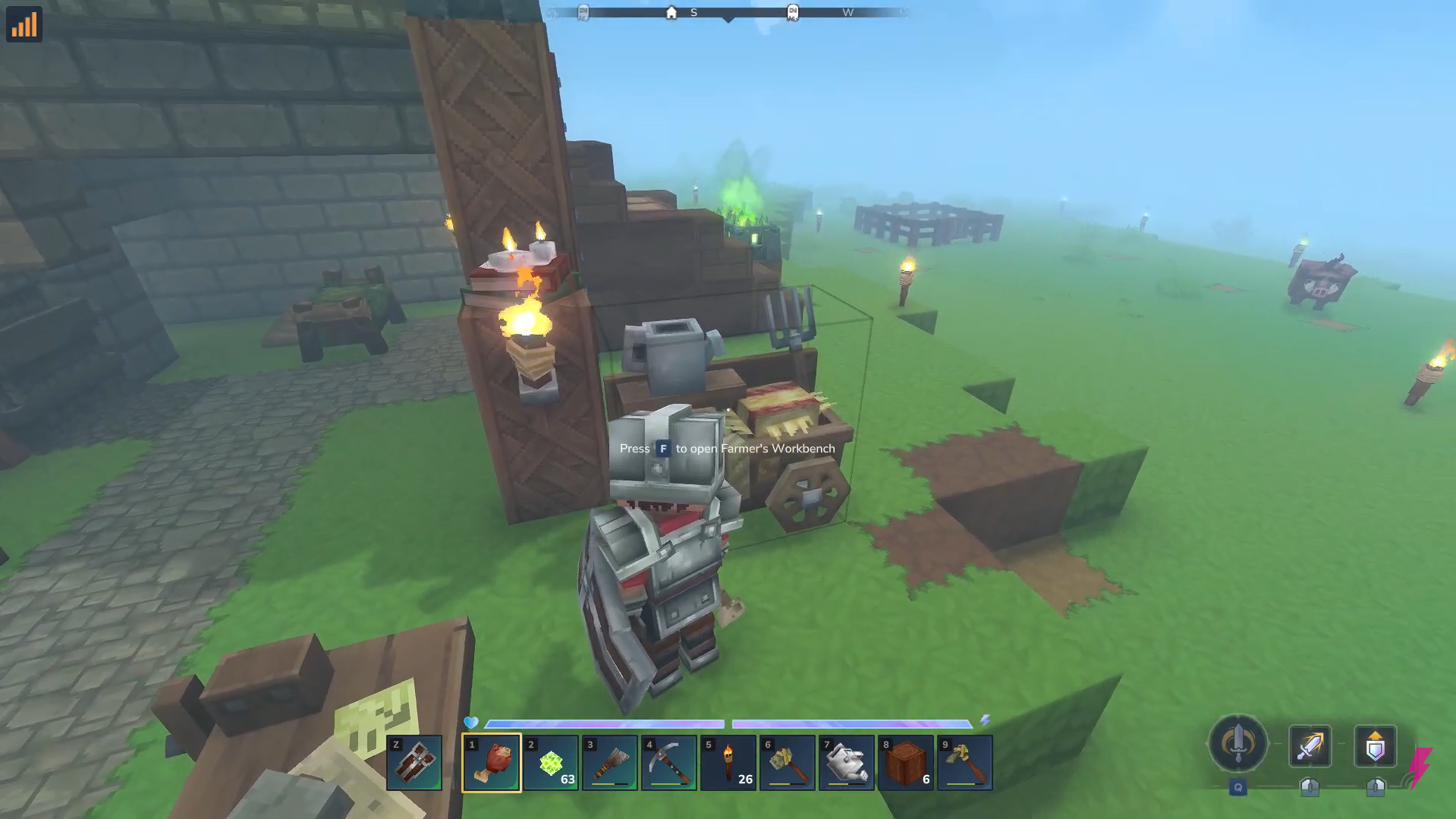Screen dimensions: 1456x819
Task: Choose the green gem stack of 63
Action: pyautogui.click(x=551, y=762)
